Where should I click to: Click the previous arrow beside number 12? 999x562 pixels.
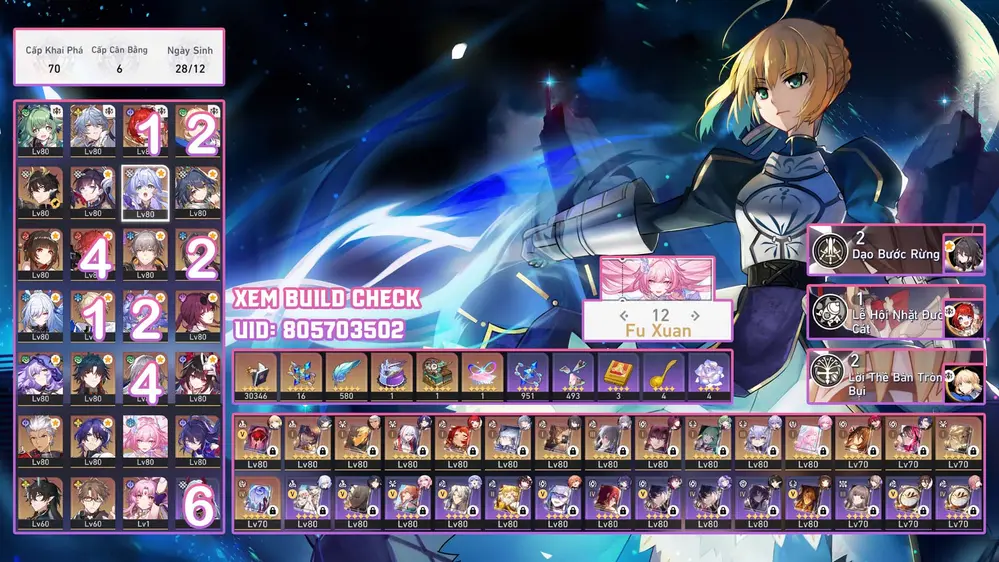(x=625, y=316)
